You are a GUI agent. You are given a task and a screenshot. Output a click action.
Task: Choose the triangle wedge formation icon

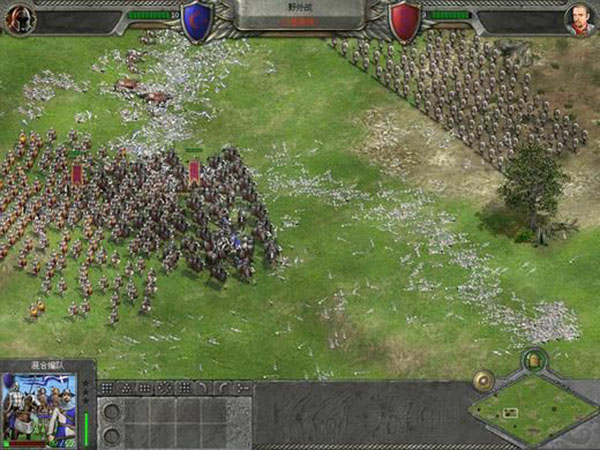(x=127, y=388)
